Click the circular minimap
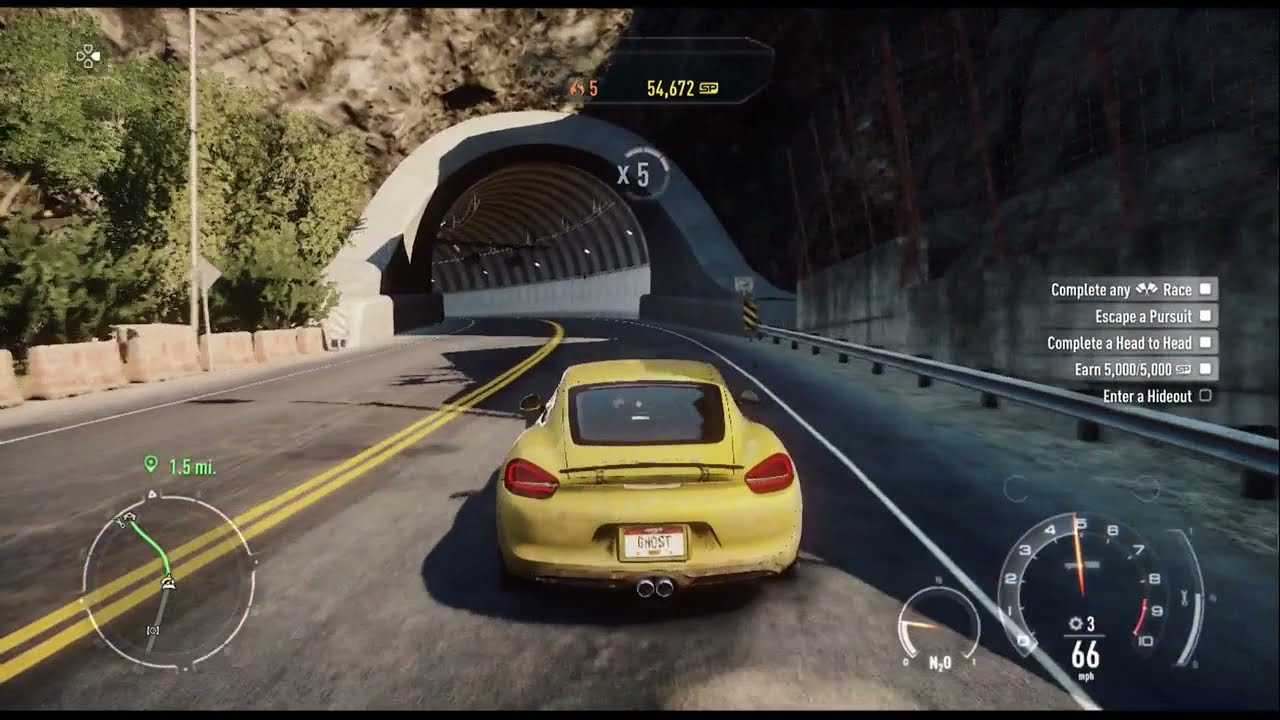This screenshot has width=1280, height=720. coord(168,582)
